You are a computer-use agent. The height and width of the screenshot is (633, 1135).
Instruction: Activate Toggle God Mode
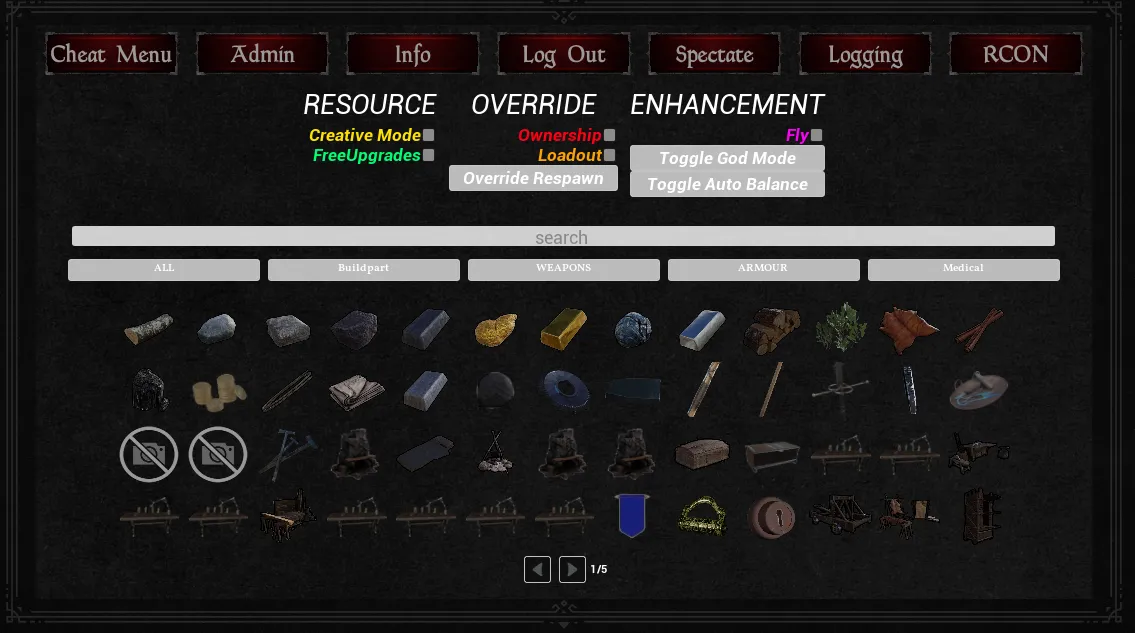(x=727, y=158)
